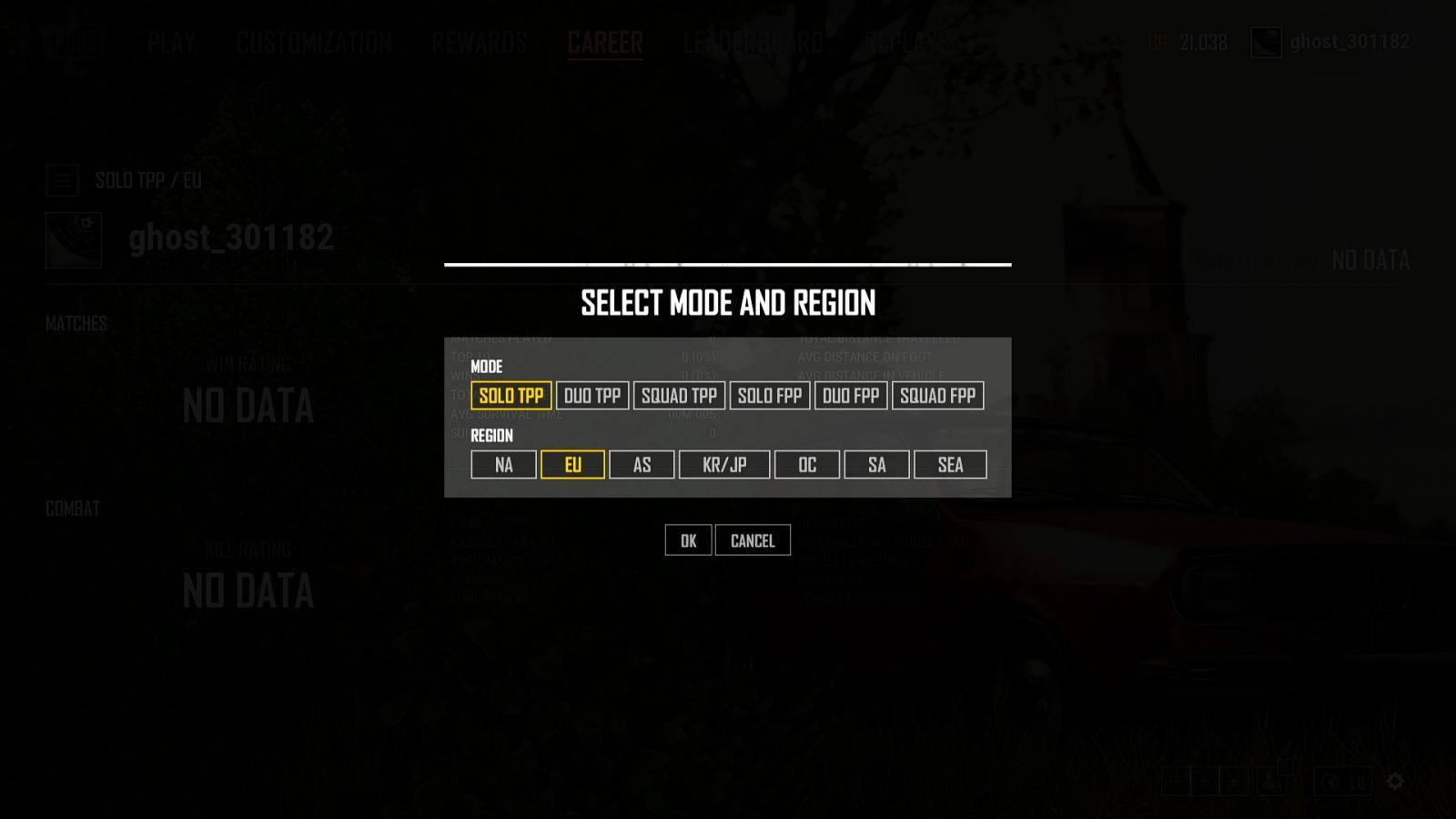Viewport: 1456px width, 819px height.
Task: Cancel the mode and region dialog
Action: pyautogui.click(x=753, y=541)
